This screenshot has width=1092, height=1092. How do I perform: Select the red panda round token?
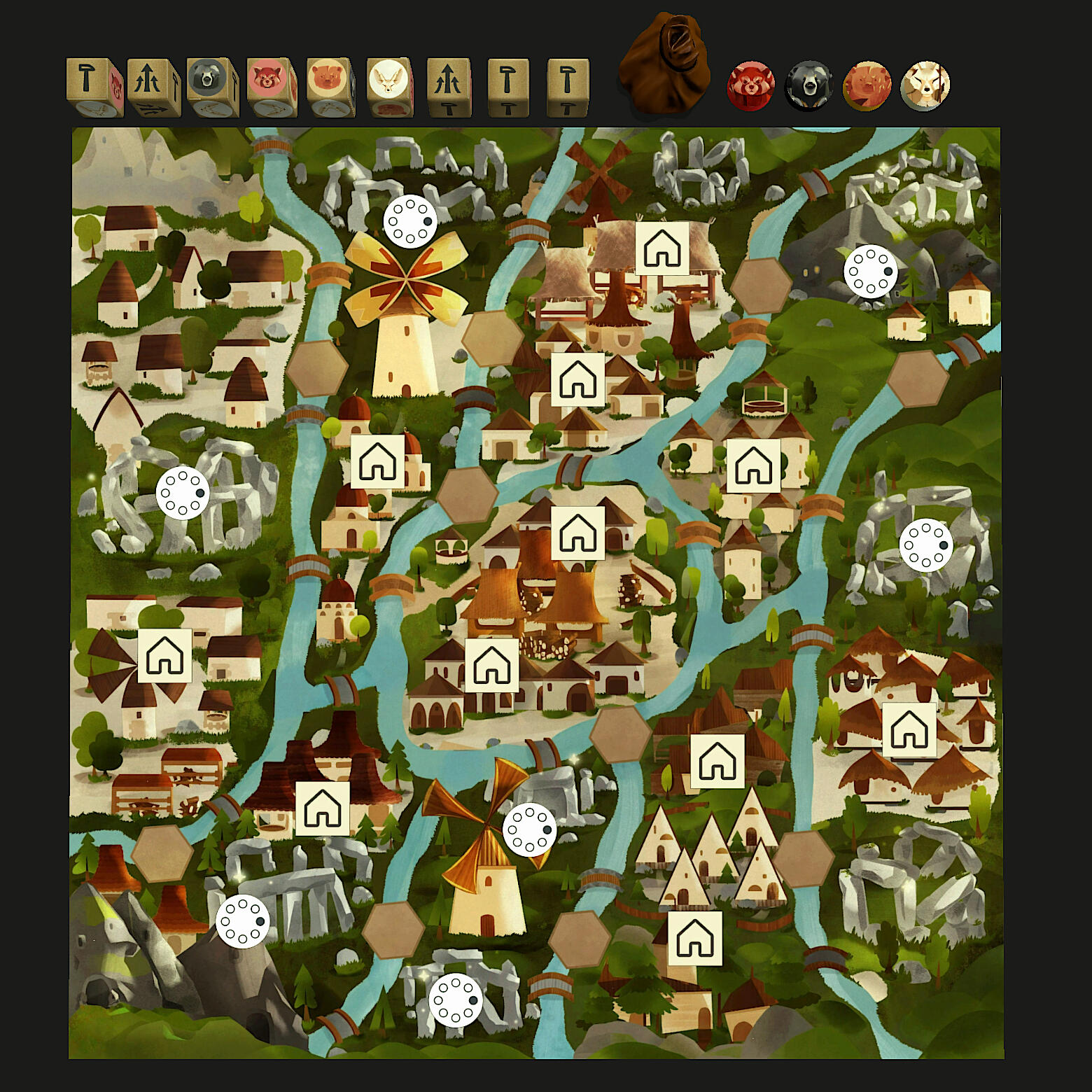click(x=750, y=86)
